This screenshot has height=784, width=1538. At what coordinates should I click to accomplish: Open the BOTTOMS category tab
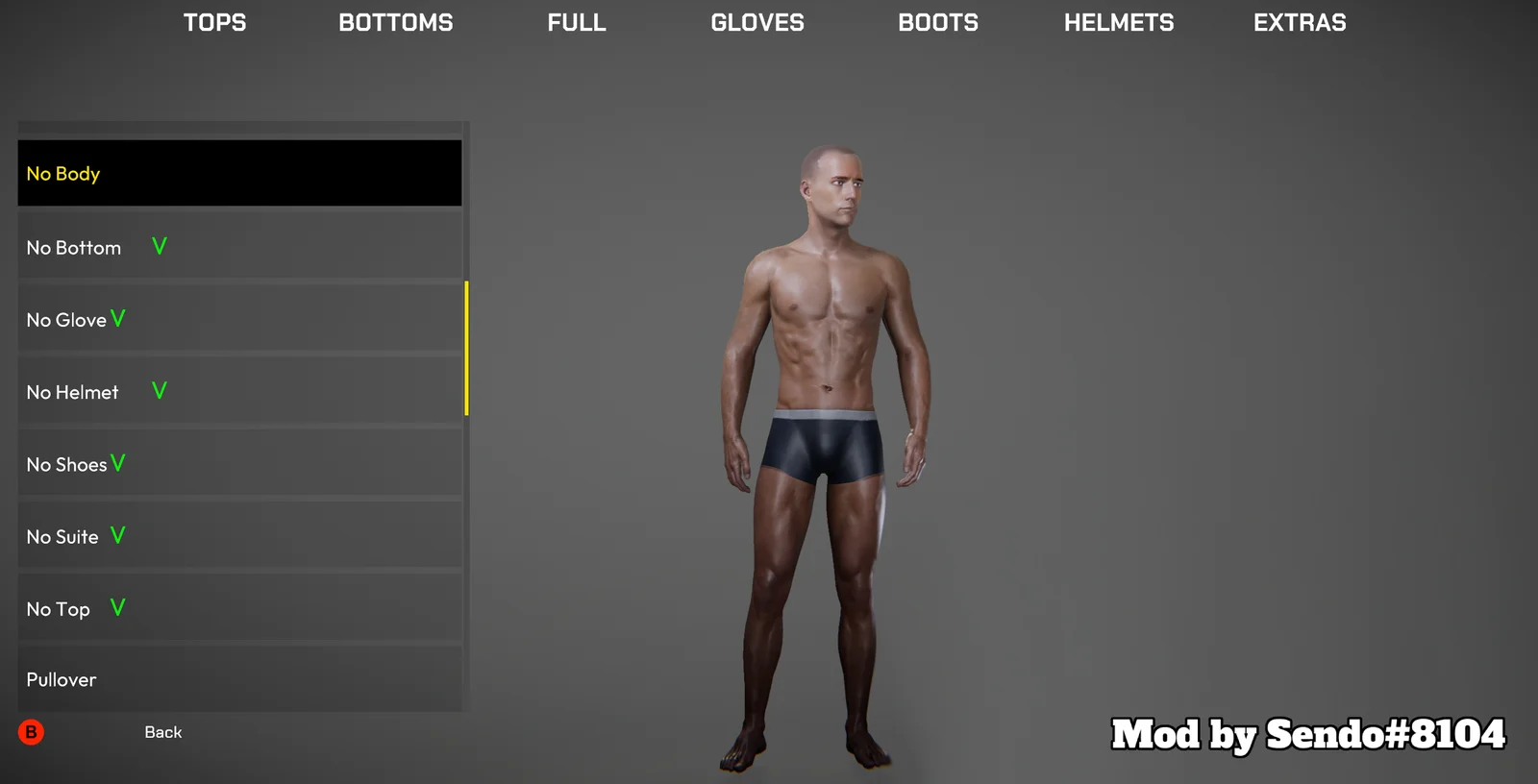point(395,22)
